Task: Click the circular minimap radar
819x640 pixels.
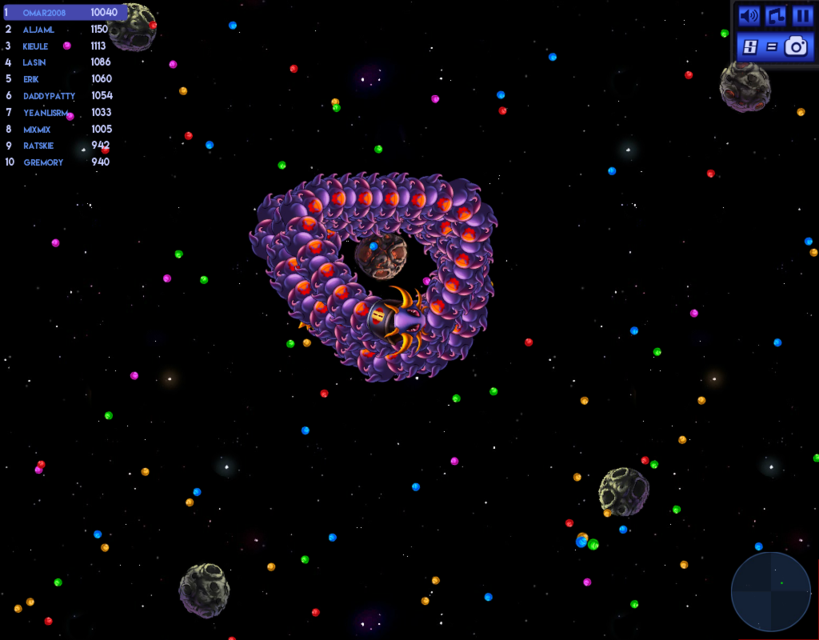Action: tap(770, 592)
